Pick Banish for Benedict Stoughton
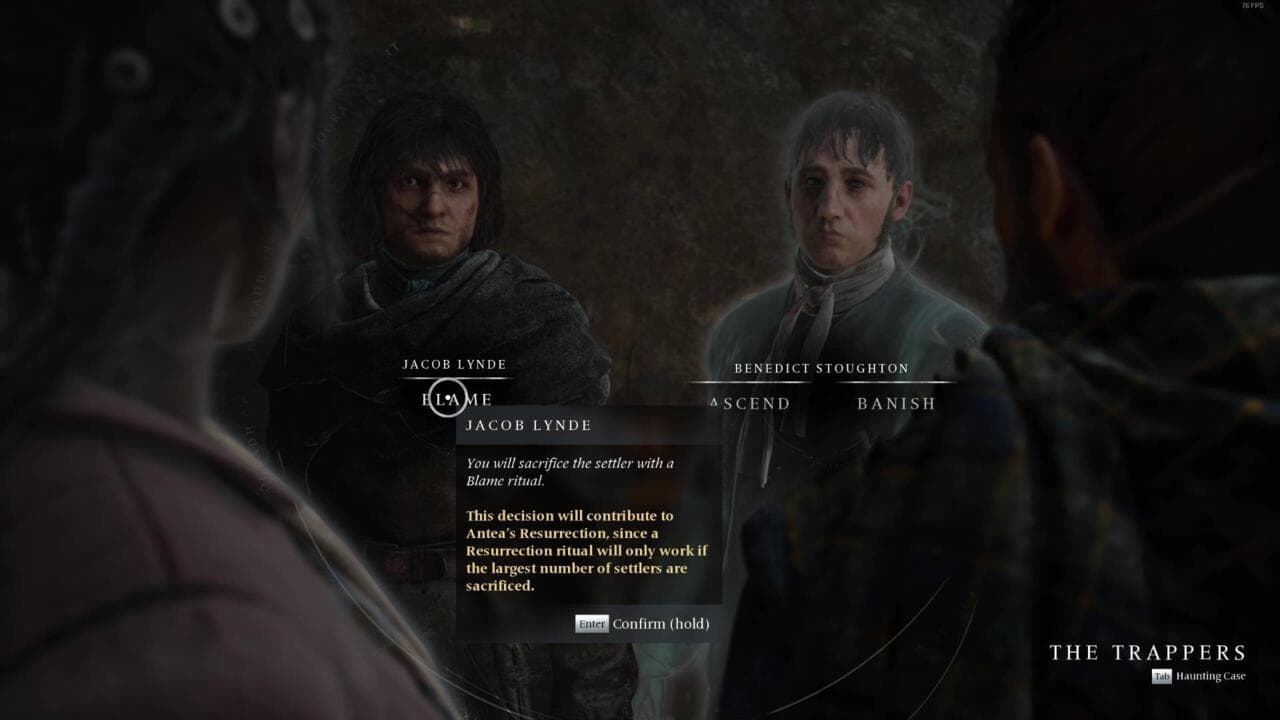This screenshot has height=720, width=1280. click(896, 404)
